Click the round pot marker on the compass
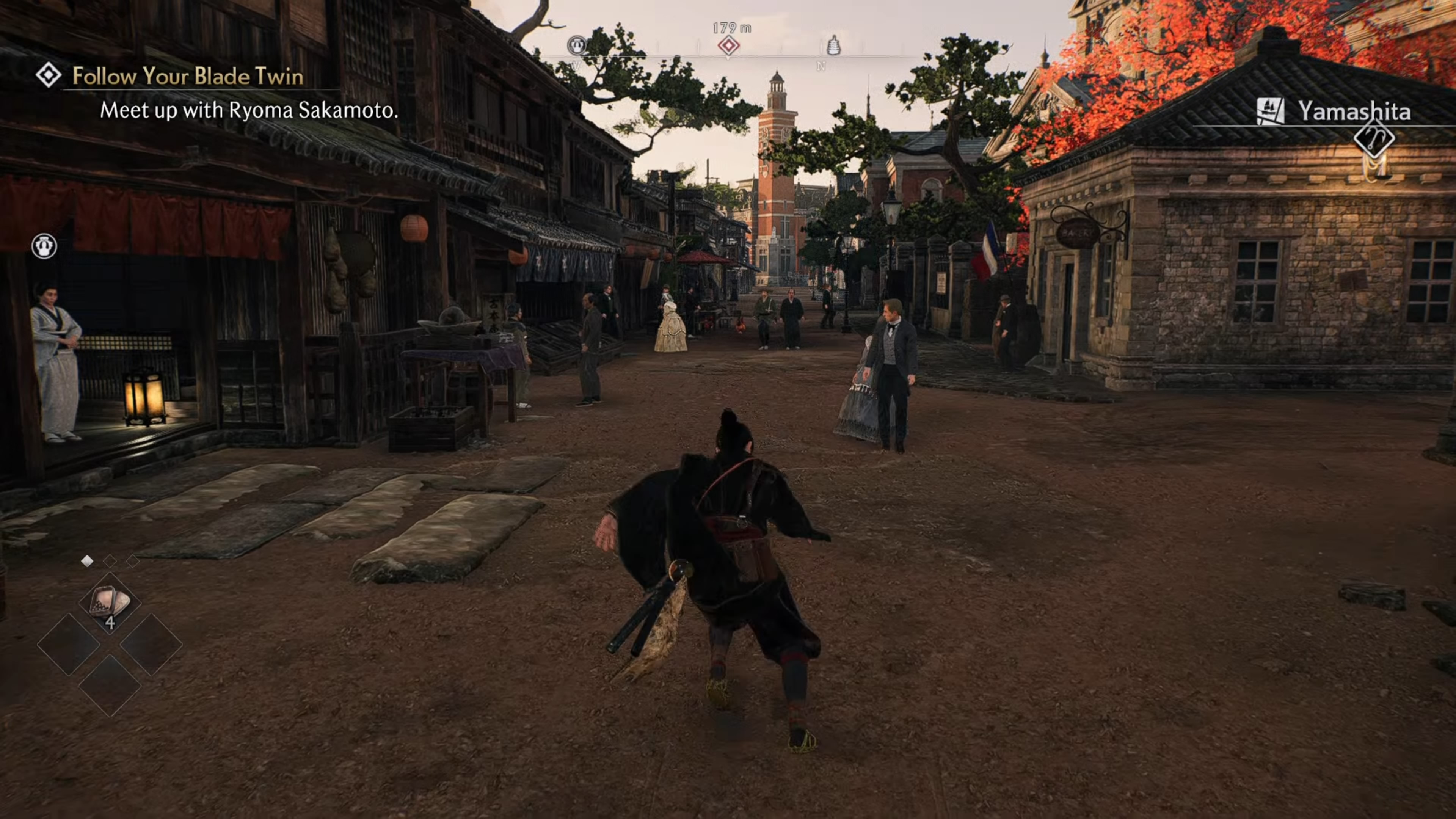1456x819 pixels. click(x=576, y=45)
